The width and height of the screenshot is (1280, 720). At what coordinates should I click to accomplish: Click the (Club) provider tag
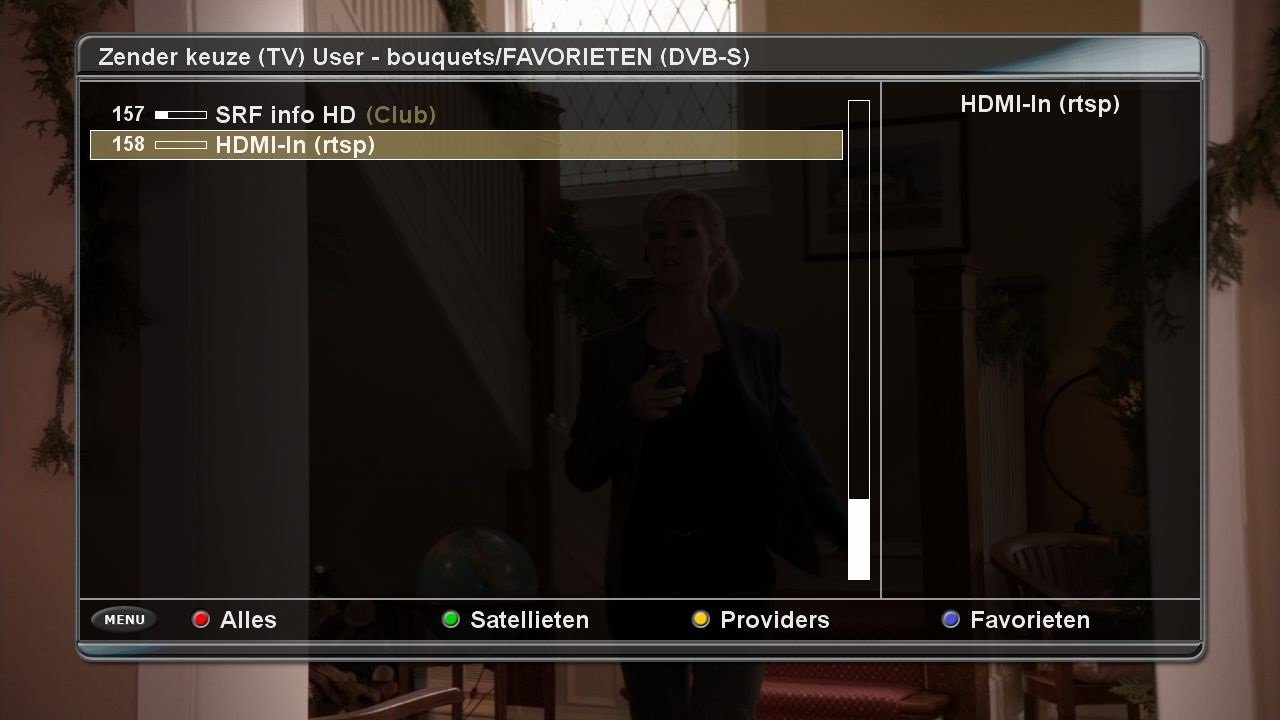pyautogui.click(x=402, y=115)
